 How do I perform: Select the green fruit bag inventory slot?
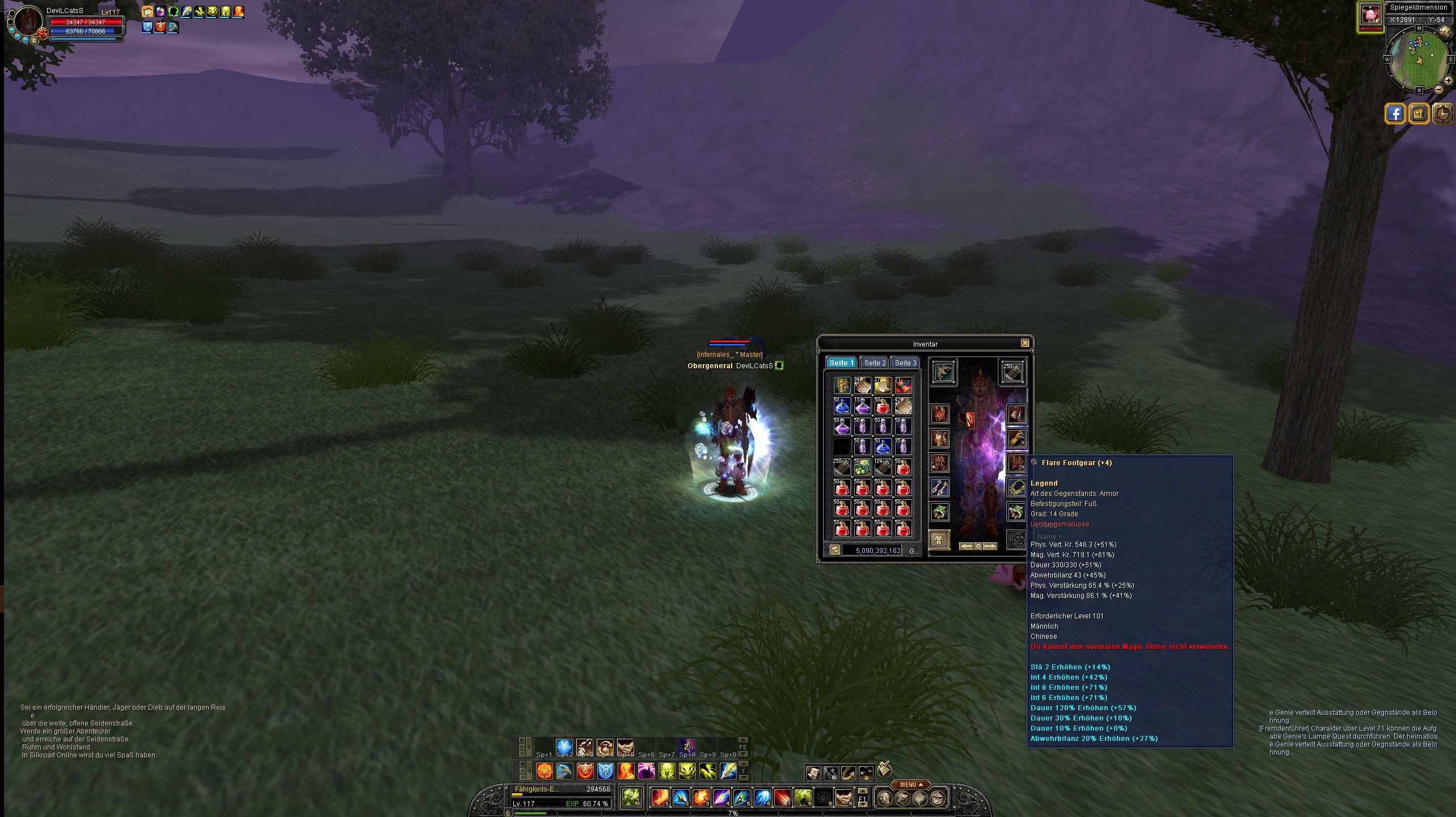tap(862, 467)
